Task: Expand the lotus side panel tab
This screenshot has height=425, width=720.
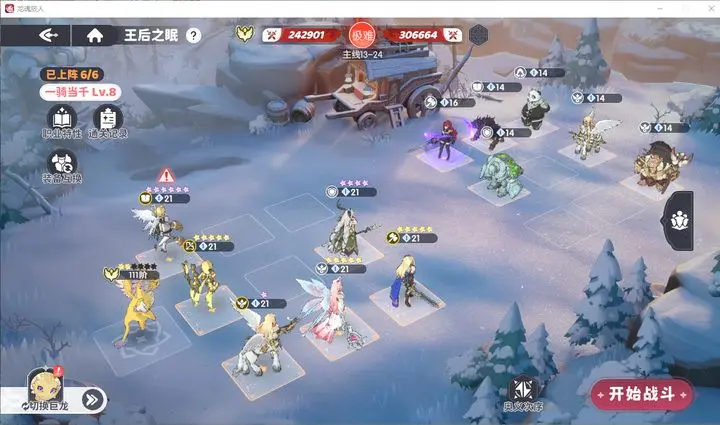Action: click(x=679, y=218)
